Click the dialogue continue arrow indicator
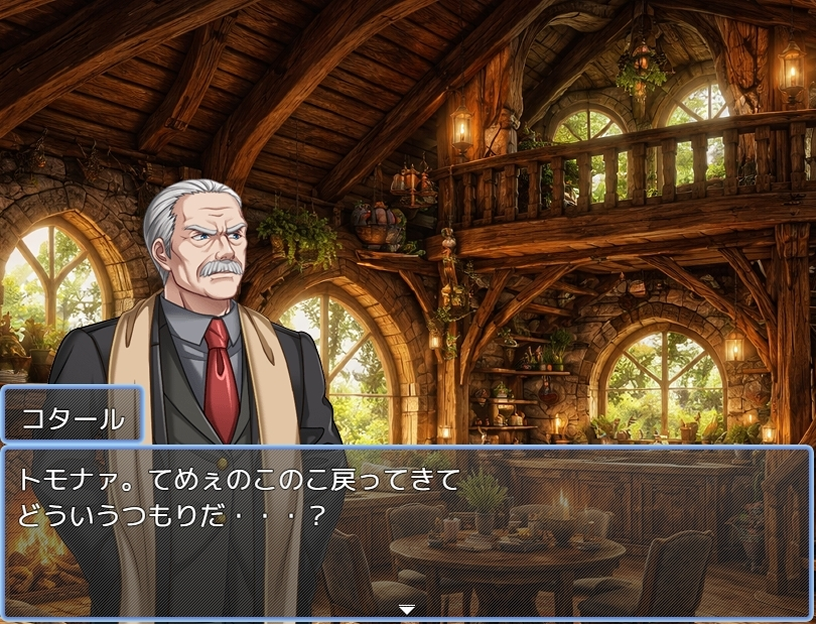 [x=406, y=608]
